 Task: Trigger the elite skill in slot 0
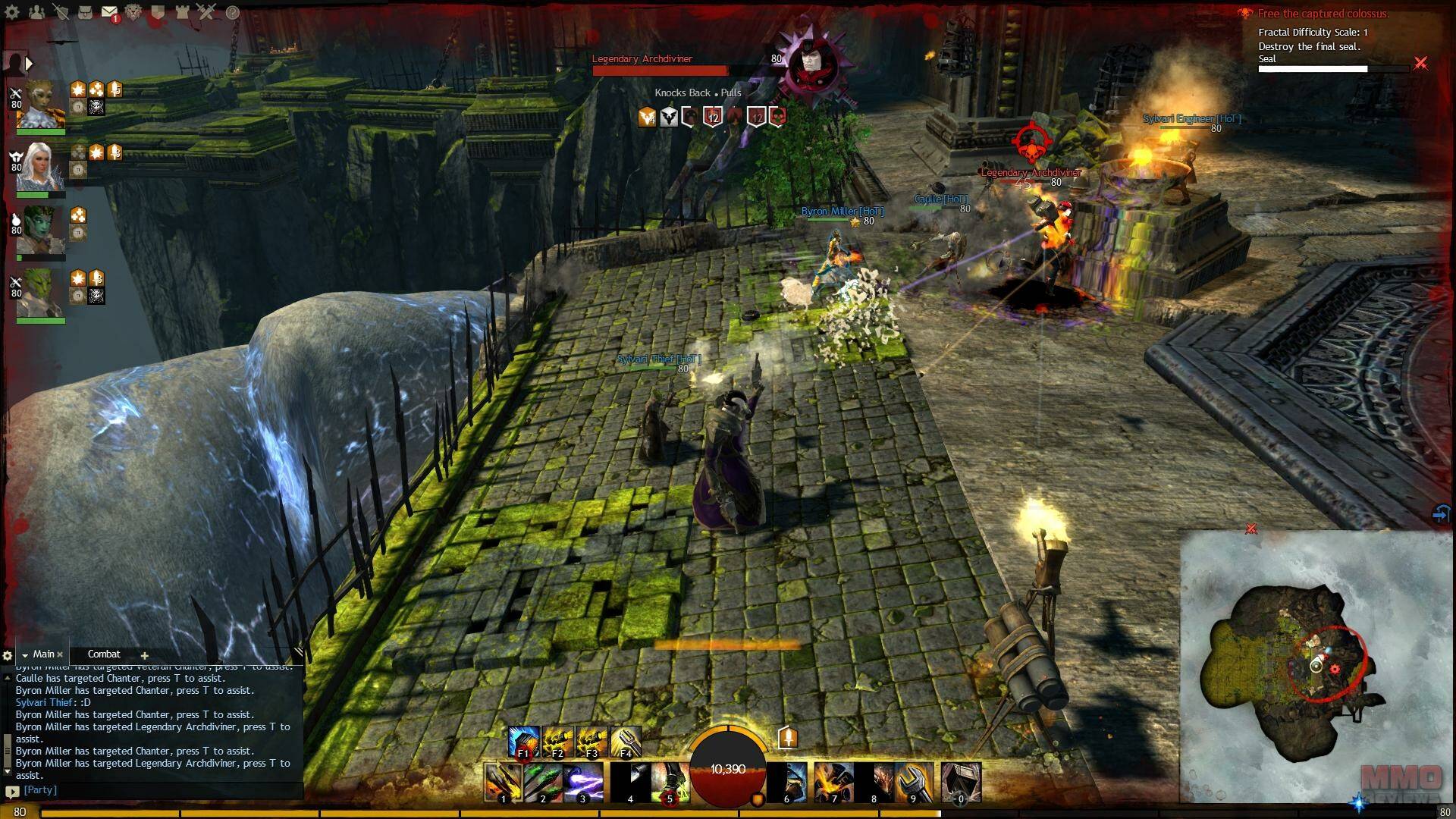coord(961,782)
